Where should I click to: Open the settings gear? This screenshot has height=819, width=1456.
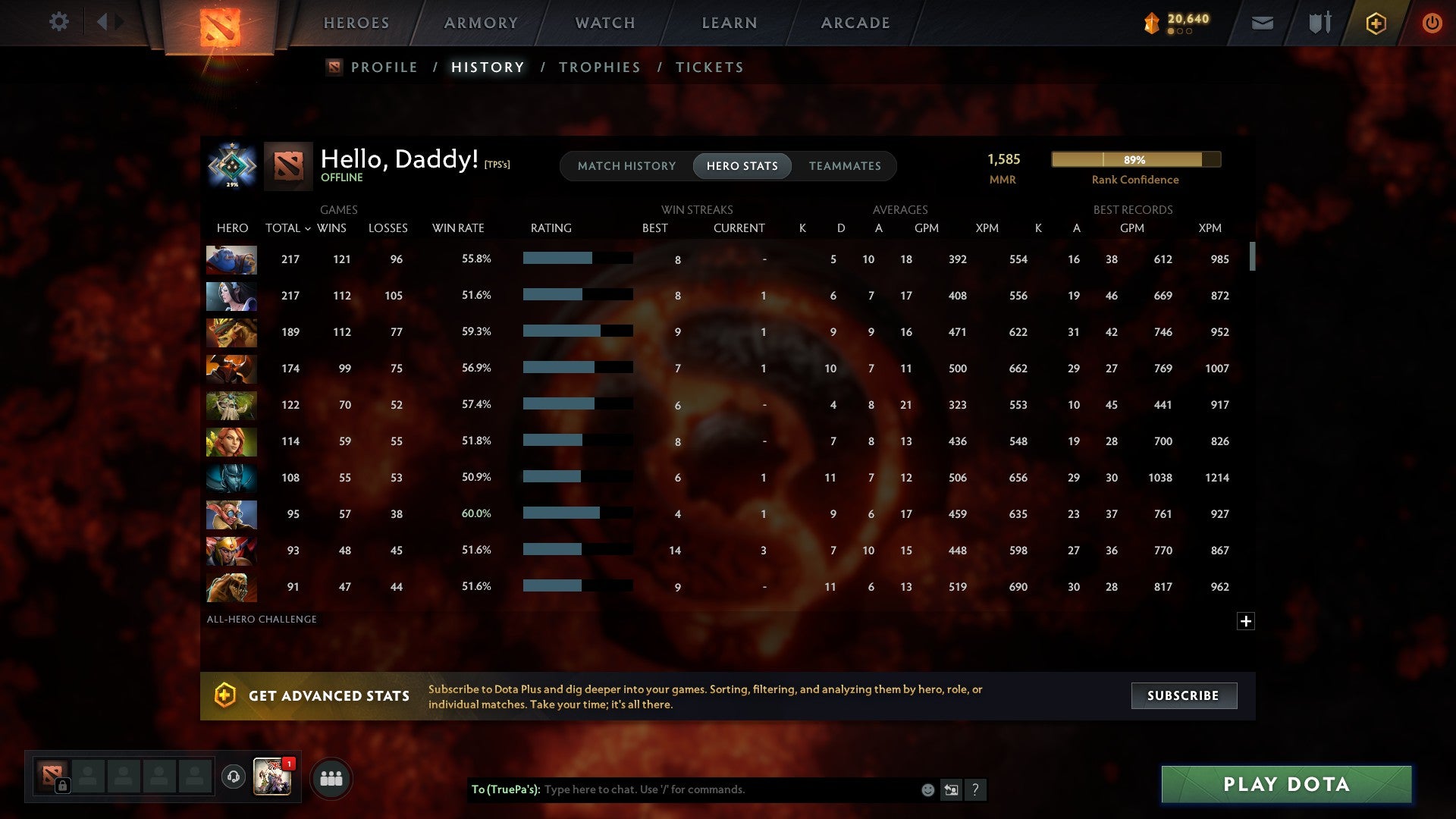(x=59, y=22)
